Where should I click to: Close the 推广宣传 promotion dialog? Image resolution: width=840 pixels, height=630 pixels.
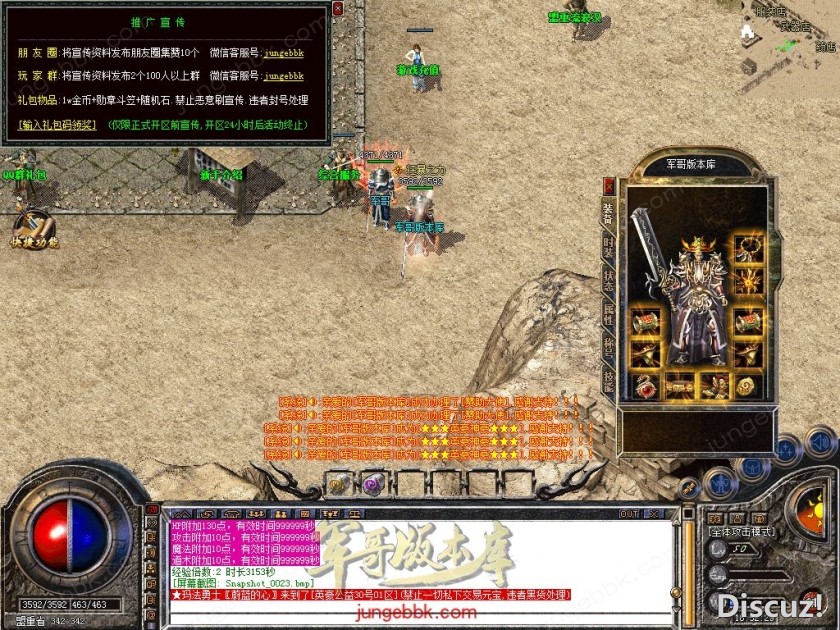337,9
